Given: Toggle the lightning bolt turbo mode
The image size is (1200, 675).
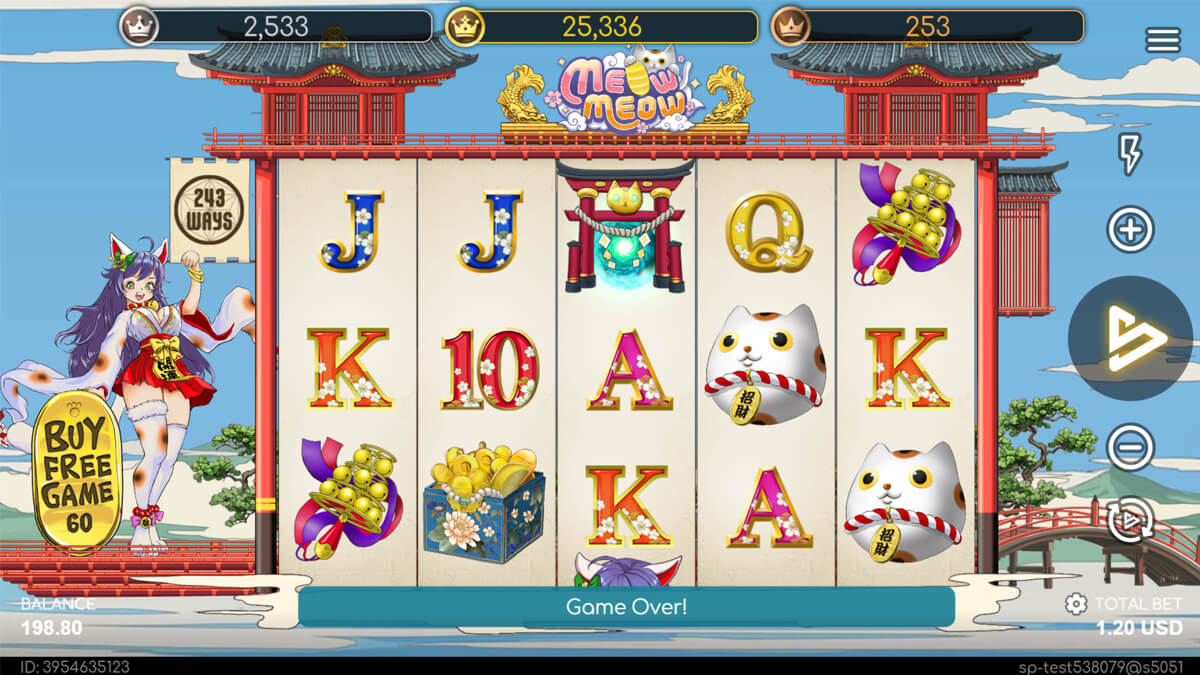Looking at the screenshot, I should (x=1130, y=154).
